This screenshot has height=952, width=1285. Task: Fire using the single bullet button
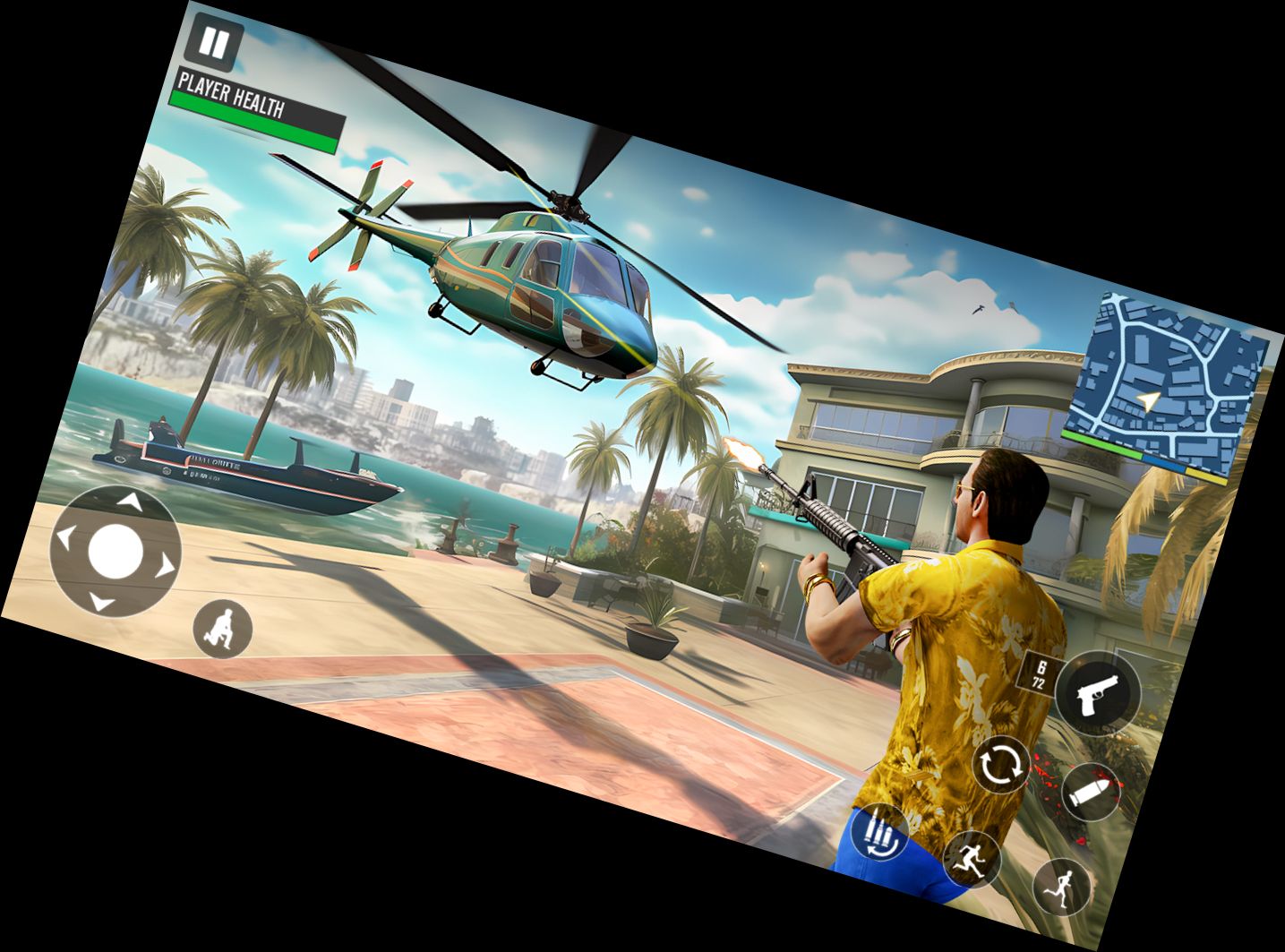(1090, 793)
